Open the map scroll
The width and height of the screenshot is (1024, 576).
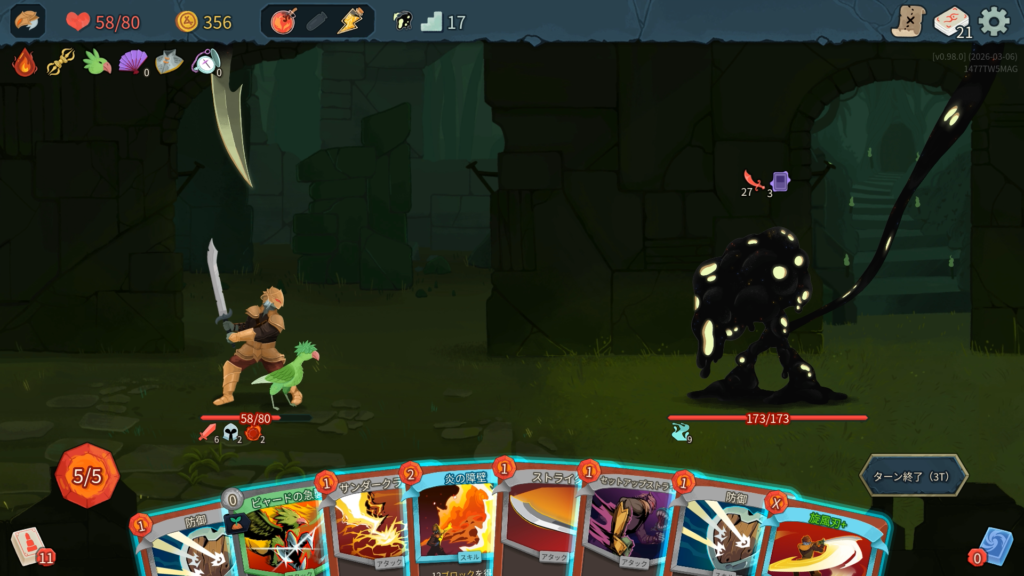tap(908, 21)
